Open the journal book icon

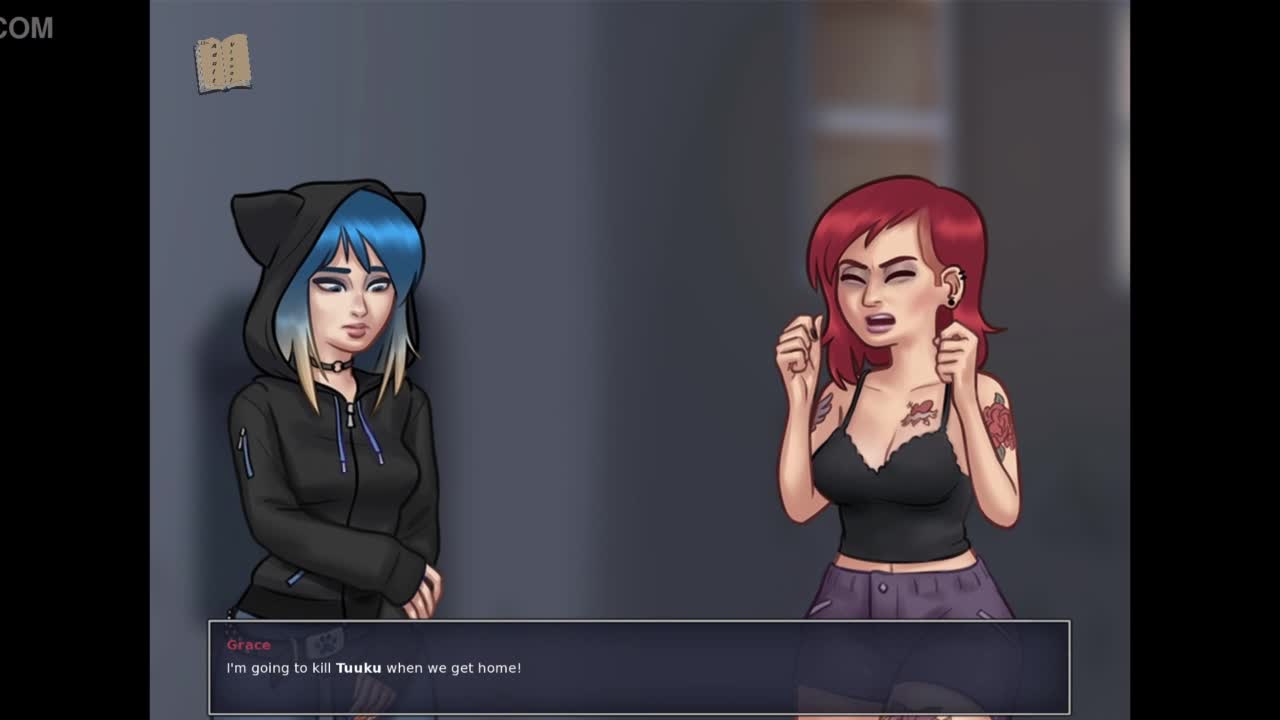(x=222, y=64)
